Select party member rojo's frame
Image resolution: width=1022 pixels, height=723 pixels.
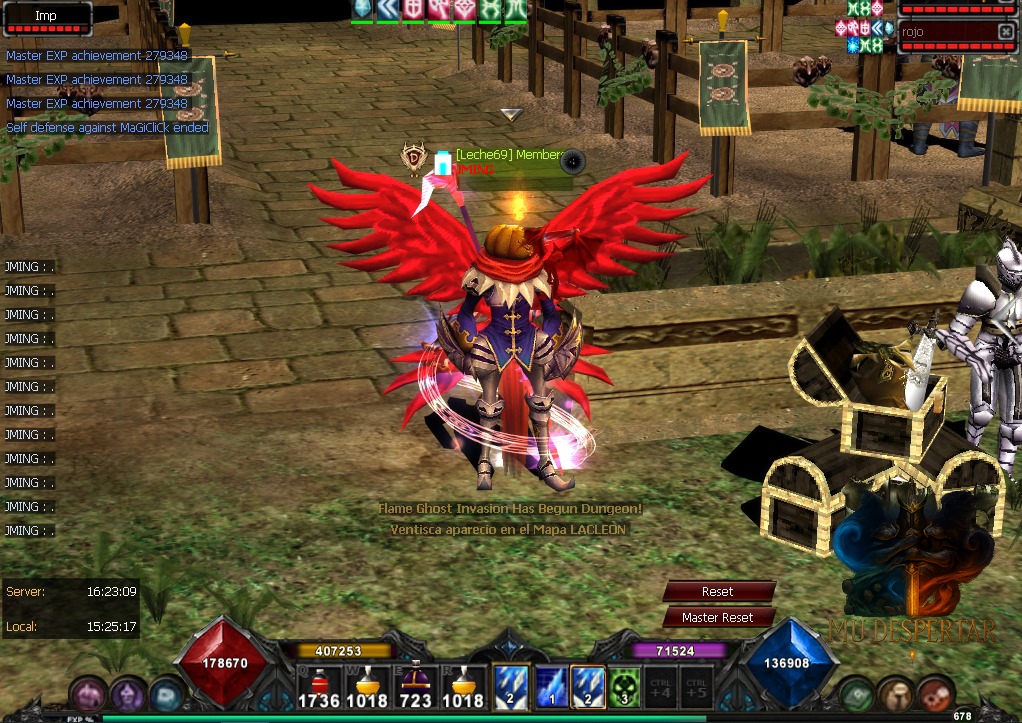coord(945,32)
